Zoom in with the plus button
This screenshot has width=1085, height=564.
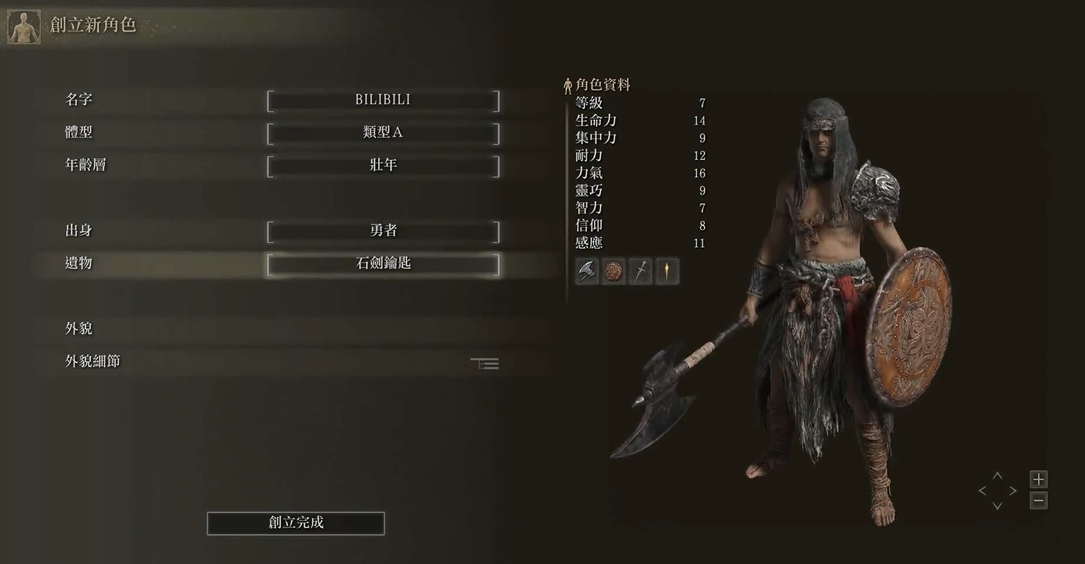tap(1039, 480)
